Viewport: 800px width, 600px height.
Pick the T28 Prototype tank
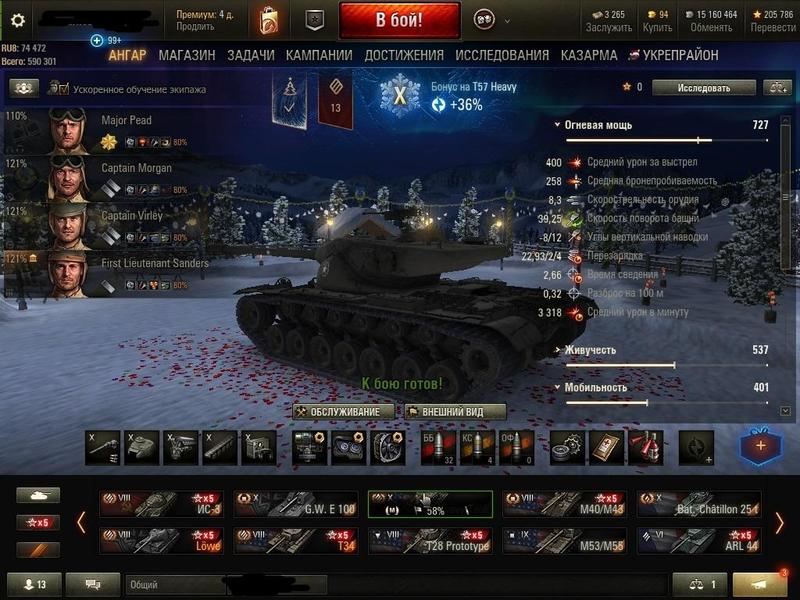tap(430, 541)
